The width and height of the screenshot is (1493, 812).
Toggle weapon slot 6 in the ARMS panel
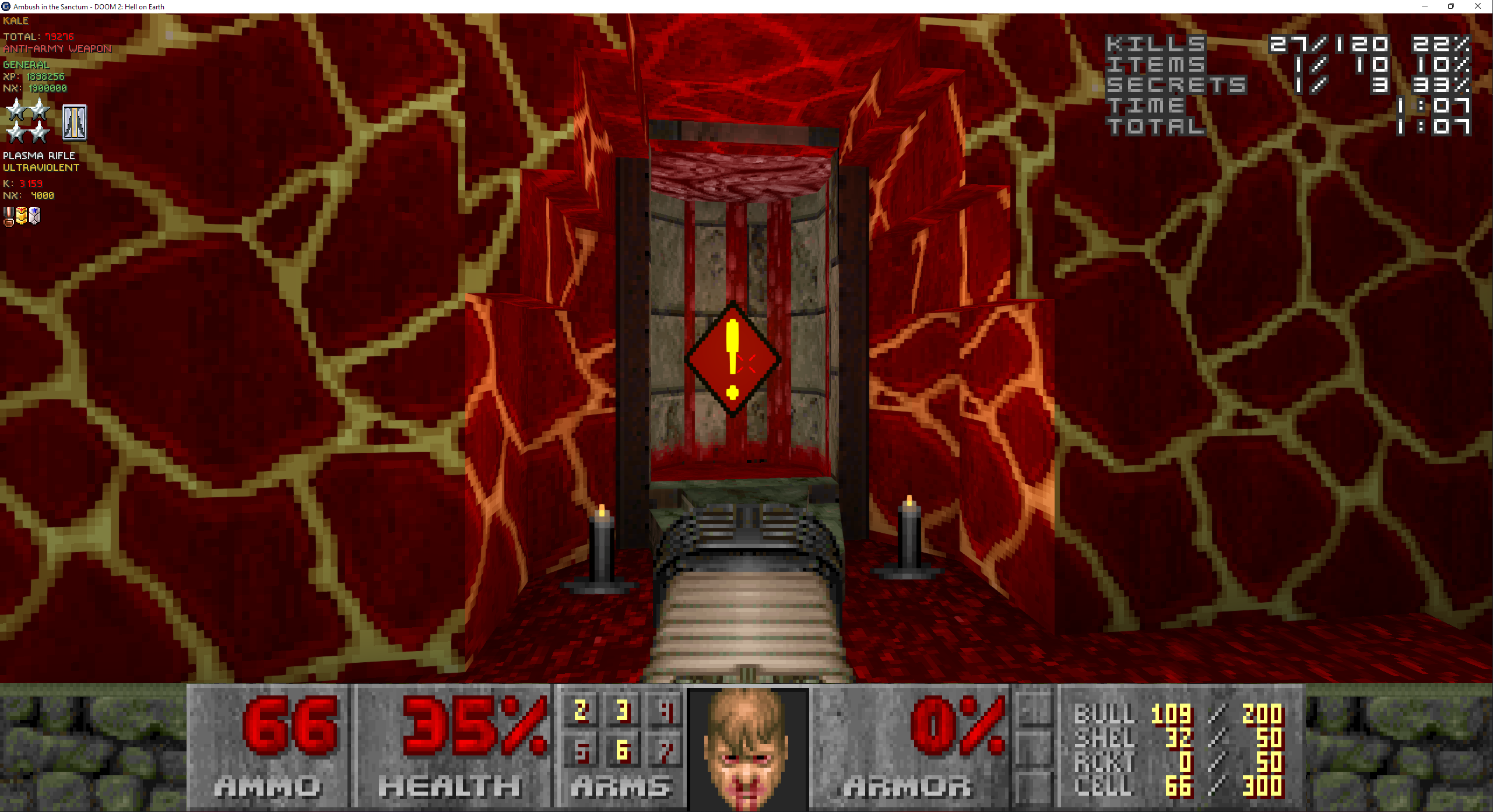click(x=623, y=752)
